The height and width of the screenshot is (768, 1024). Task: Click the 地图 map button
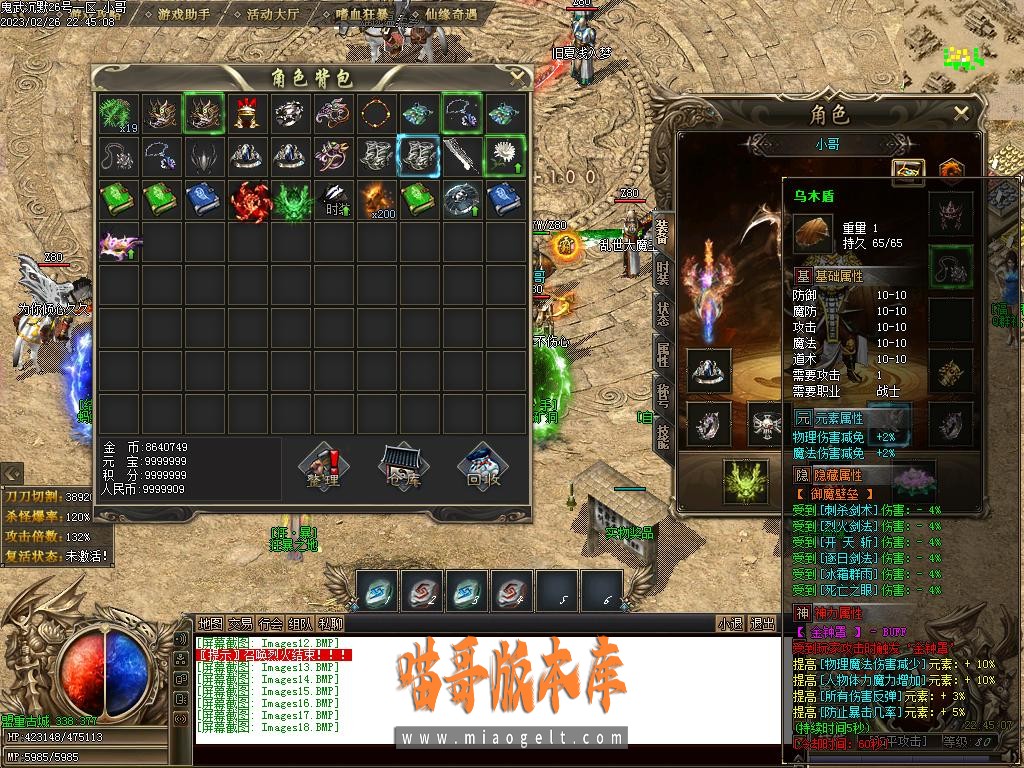pos(210,624)
